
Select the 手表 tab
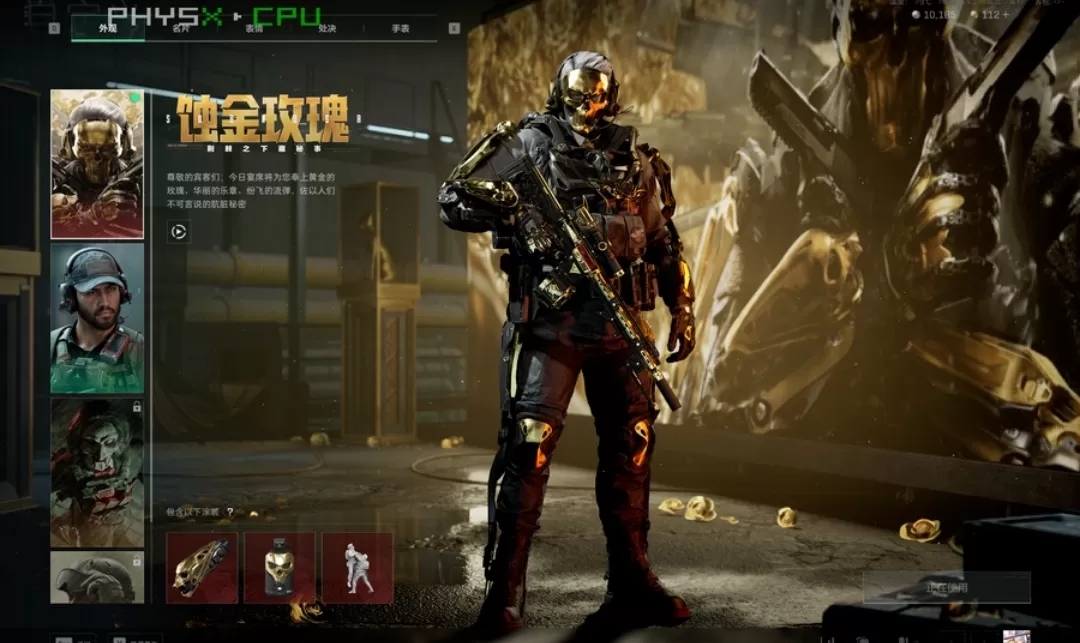click(x=400, y=29)
